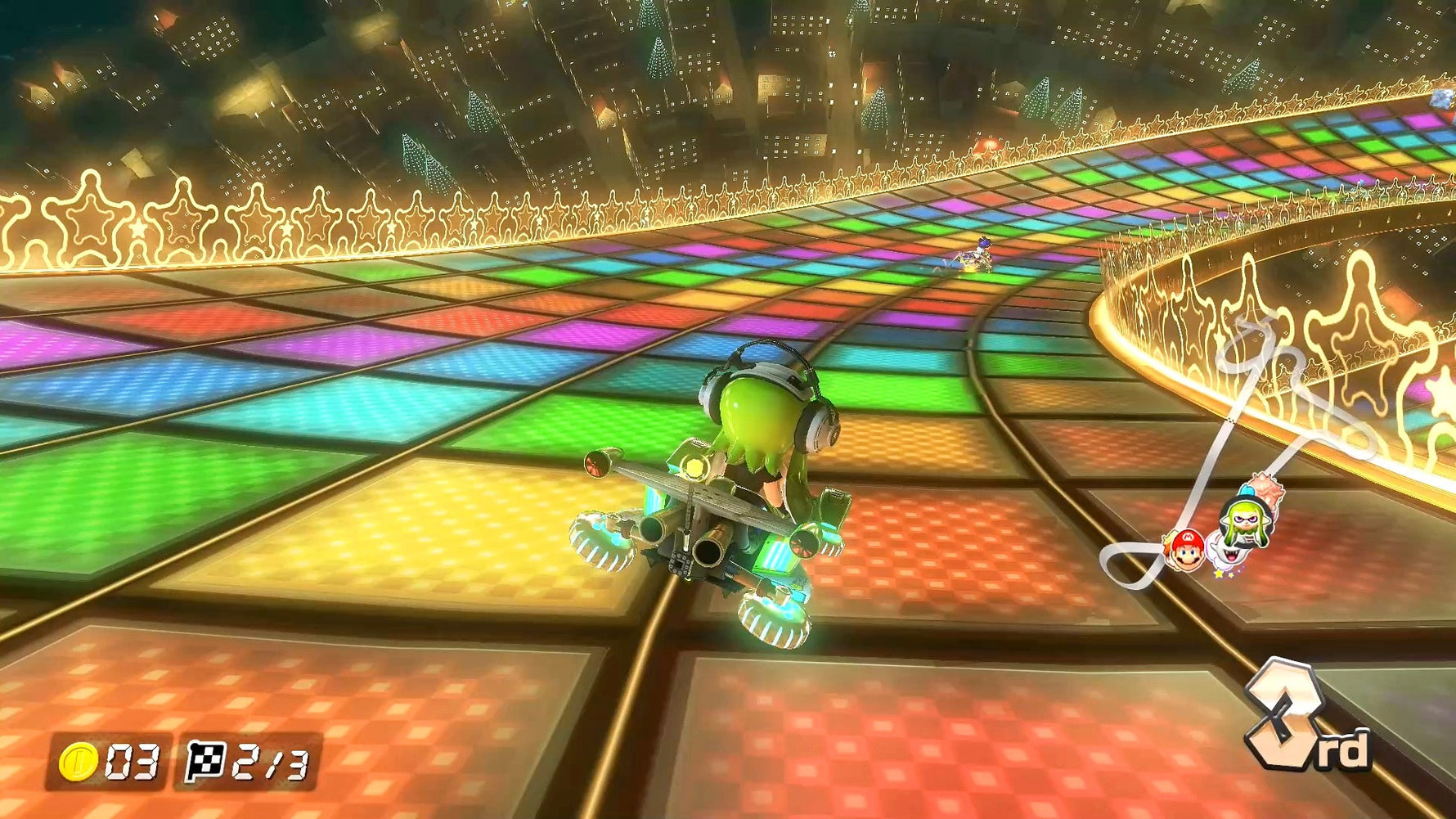Select the green Inkling marker on the minimap
Screen dimensions: 1456x819
1245,520
